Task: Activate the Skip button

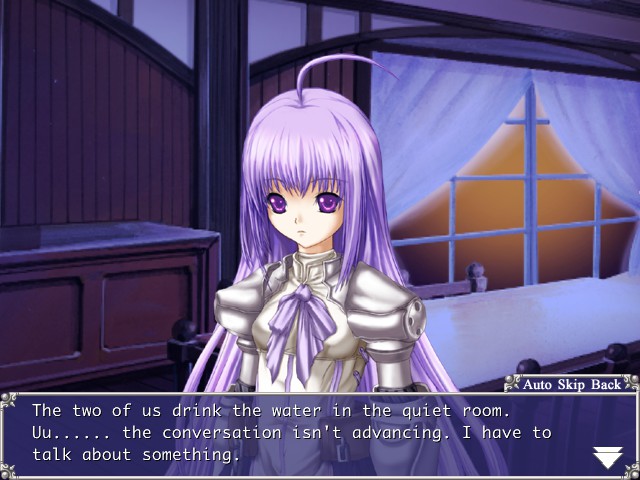Action: point(575,384)
